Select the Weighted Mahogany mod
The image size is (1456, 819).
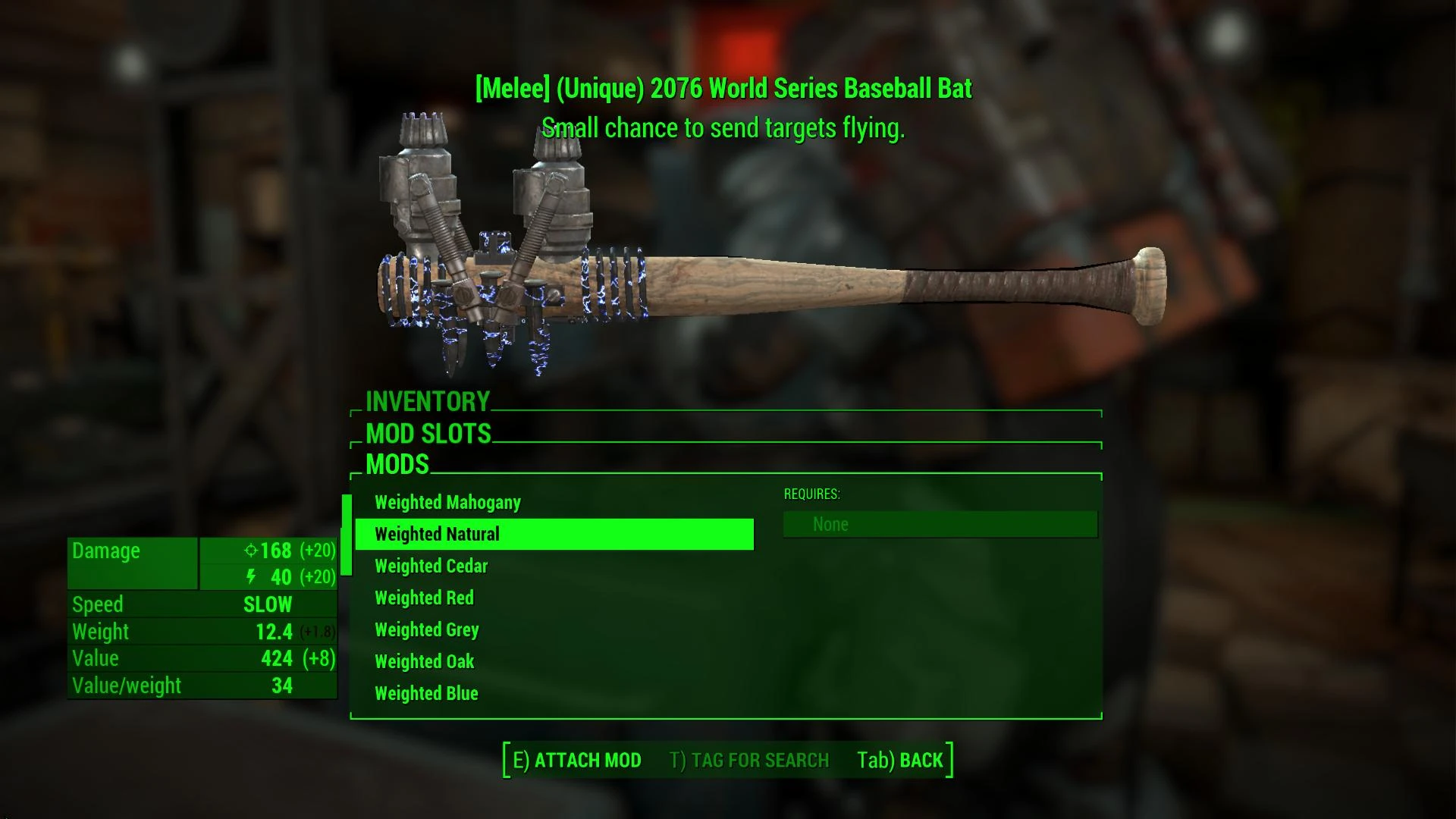coord(447,502)
